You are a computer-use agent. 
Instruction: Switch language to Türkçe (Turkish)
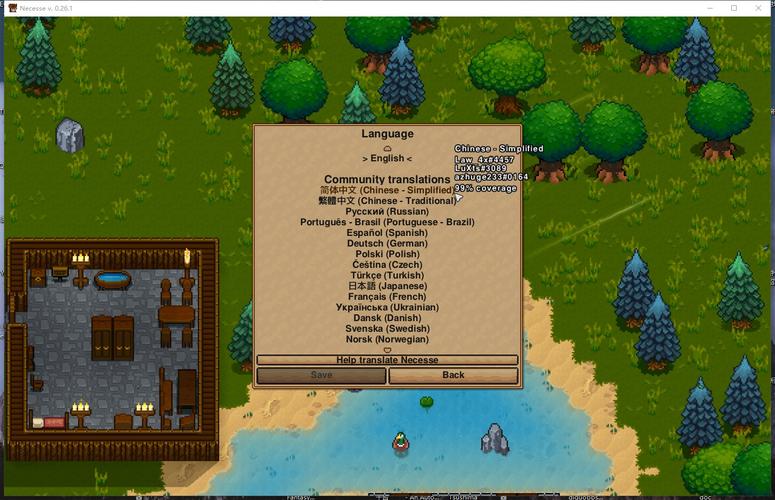pyautogui.click(x=387, y=275)
